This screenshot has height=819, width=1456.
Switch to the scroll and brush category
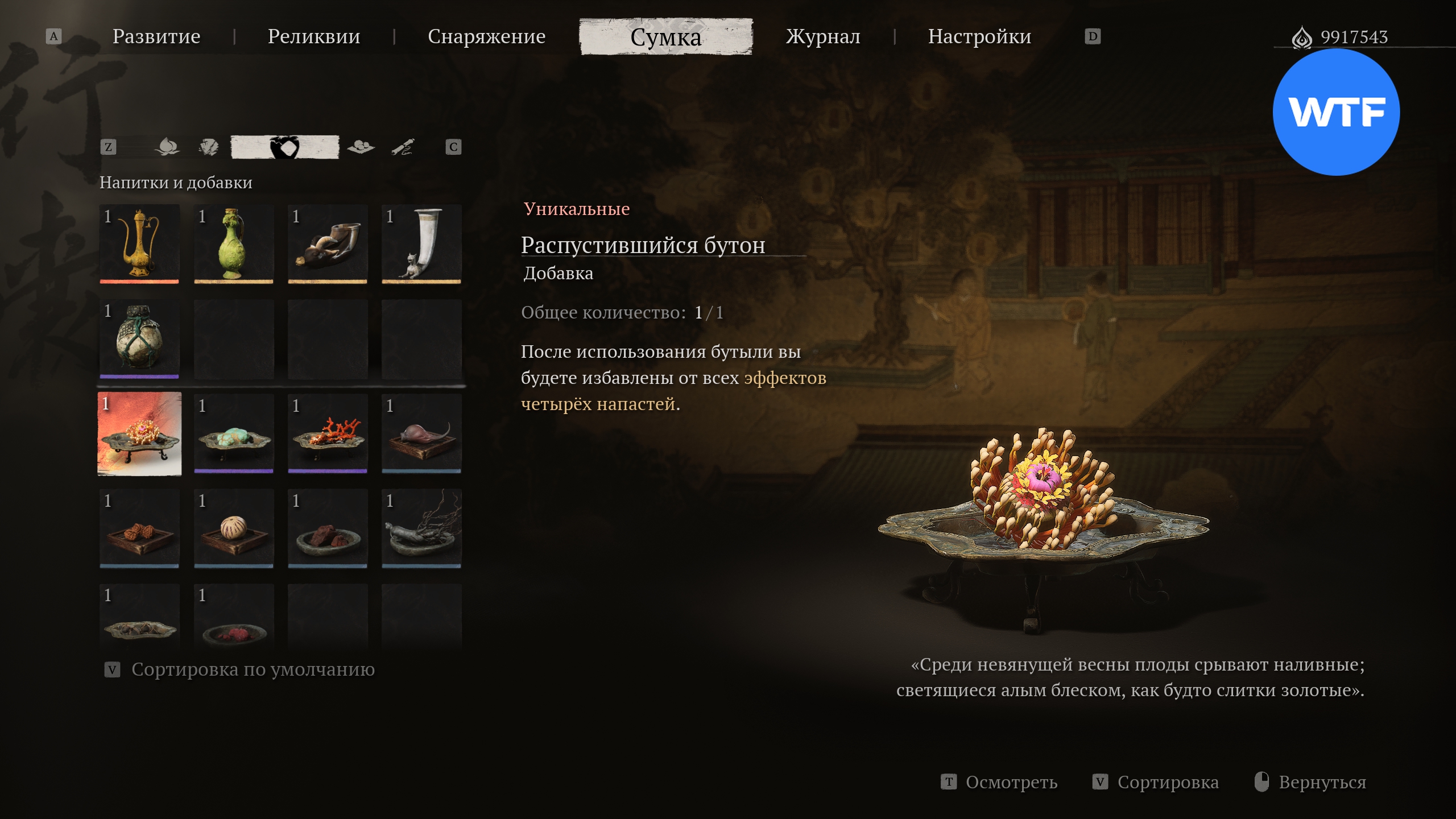403,147
